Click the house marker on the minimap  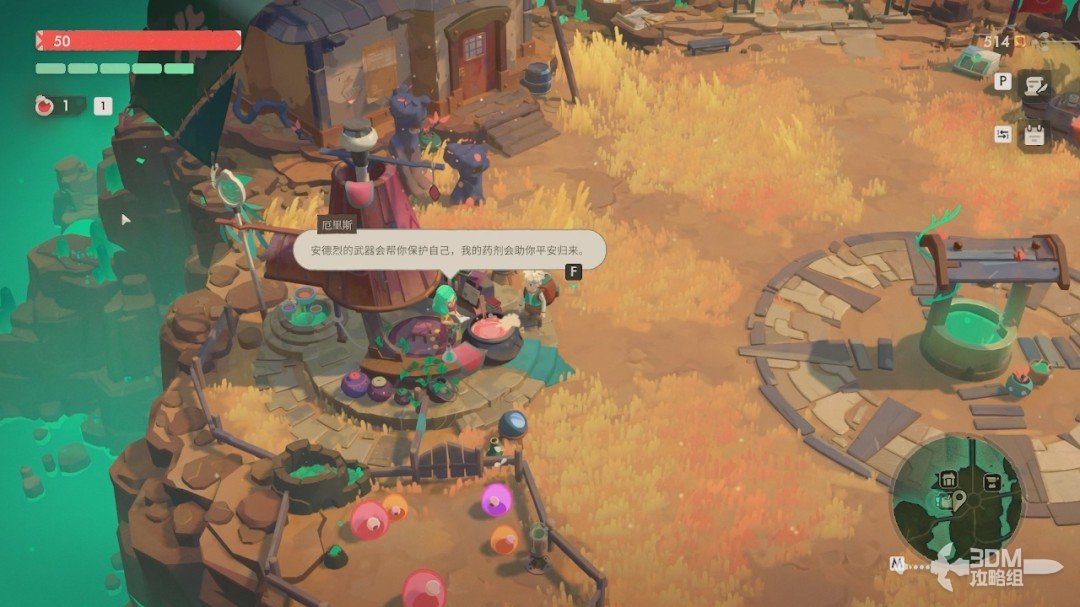pyautogui.click(x=948, y=480)
